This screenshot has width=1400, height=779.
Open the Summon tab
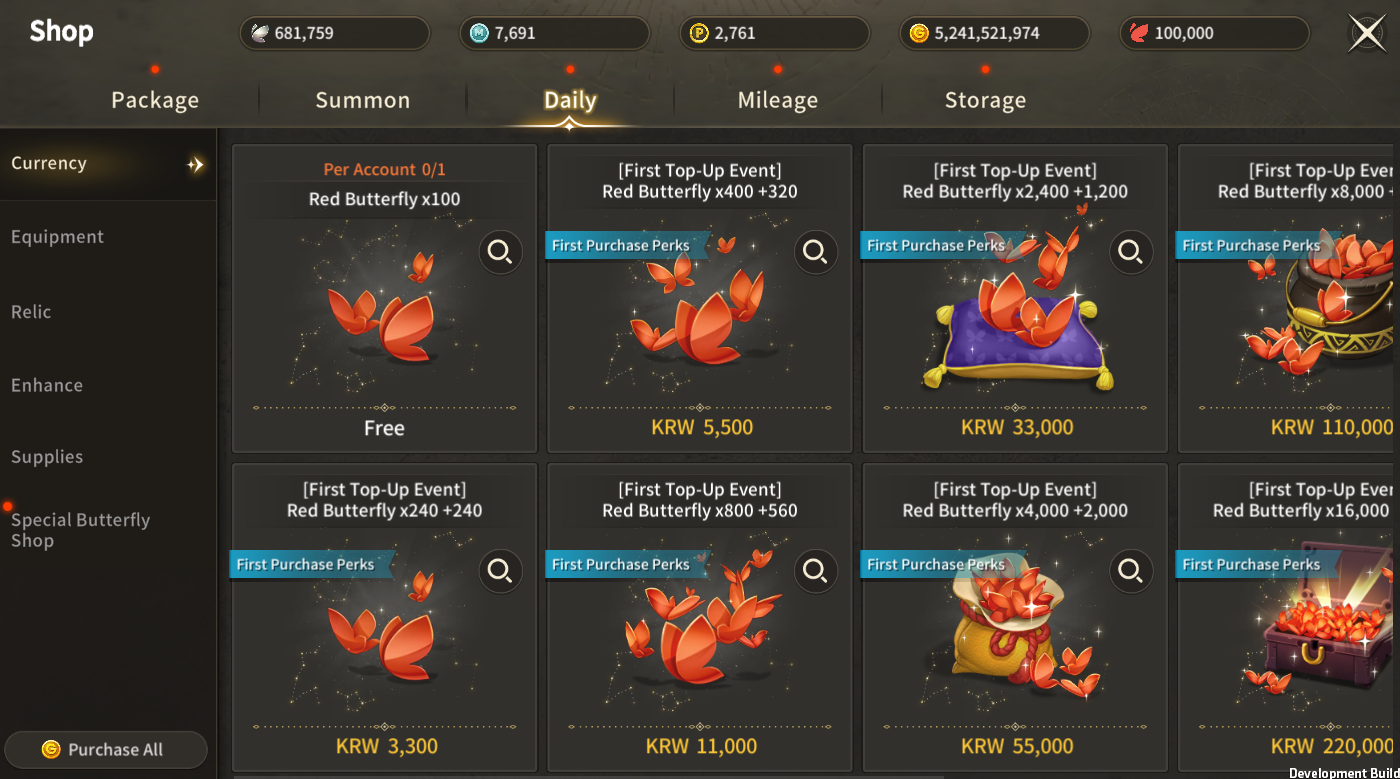point(363,100)
